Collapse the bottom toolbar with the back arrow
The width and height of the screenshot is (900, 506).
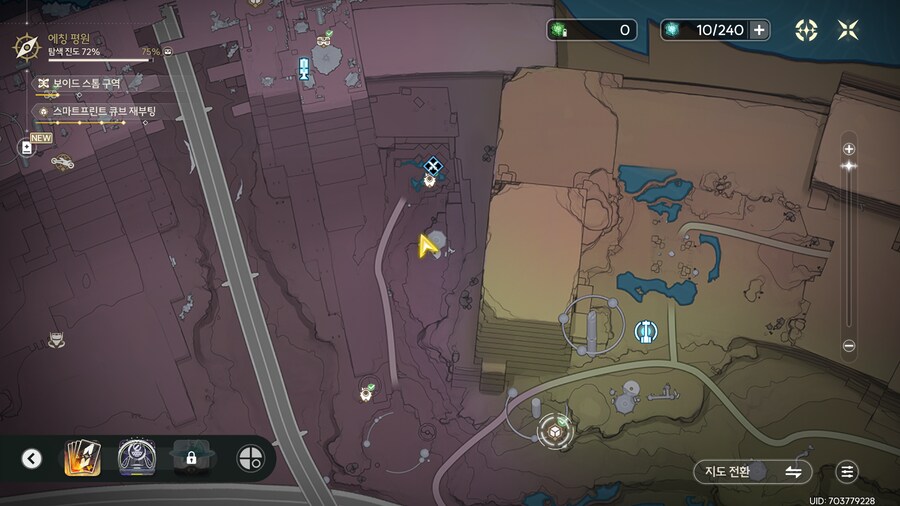(32, 459)
